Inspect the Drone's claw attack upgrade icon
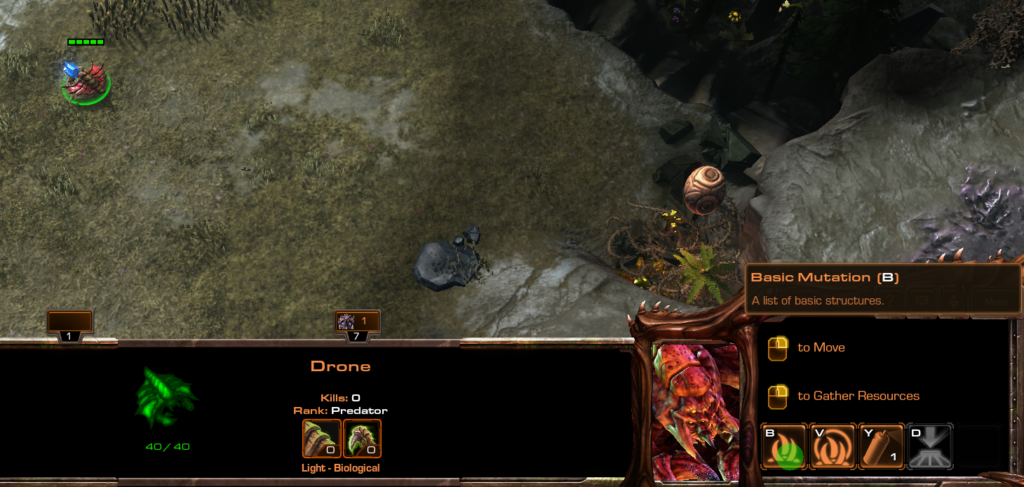This screenshot has height=487, width=1024. [x=321, y=438]
